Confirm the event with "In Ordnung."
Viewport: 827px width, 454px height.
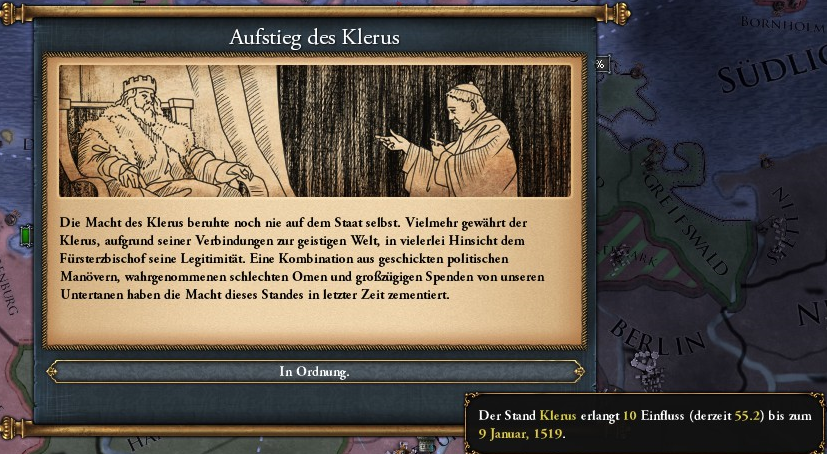(314, 372)
